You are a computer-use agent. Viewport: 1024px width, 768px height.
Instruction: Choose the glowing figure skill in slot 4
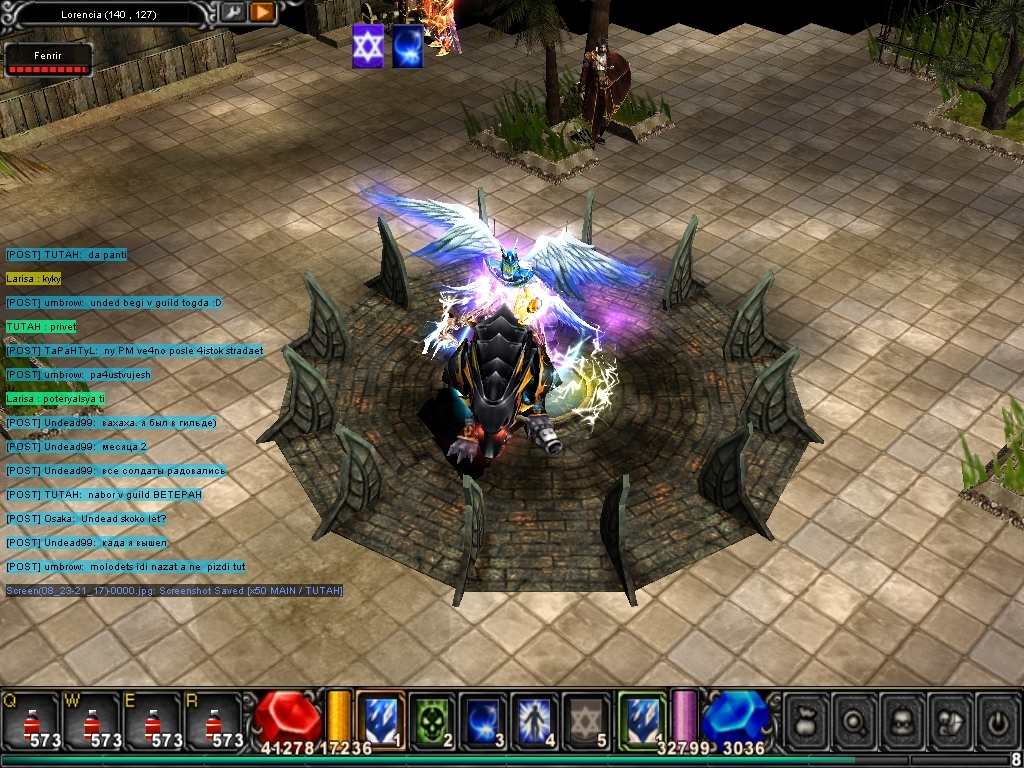pos(535,718)
